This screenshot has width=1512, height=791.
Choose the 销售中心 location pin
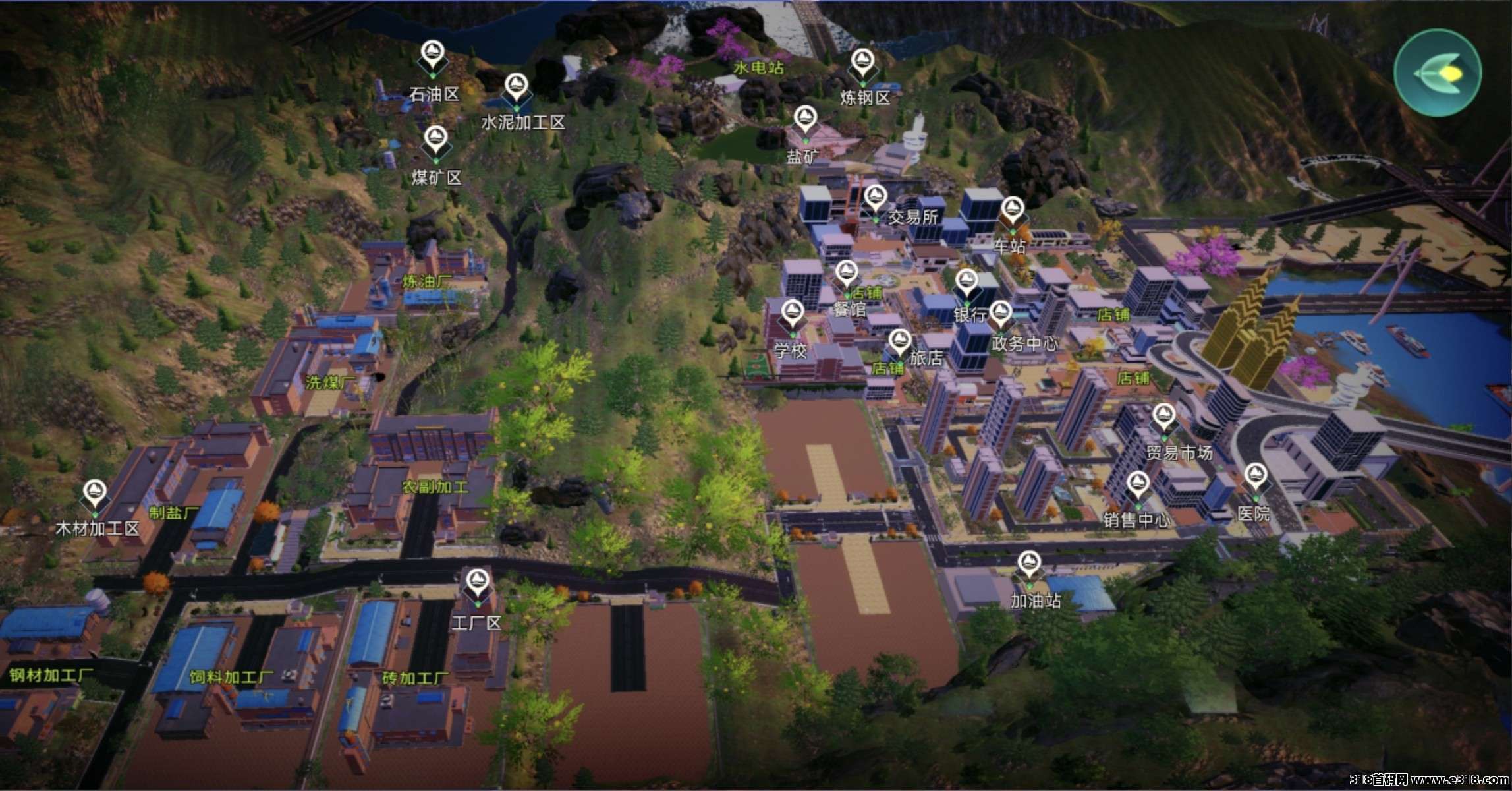click(x=1137, y=485)
